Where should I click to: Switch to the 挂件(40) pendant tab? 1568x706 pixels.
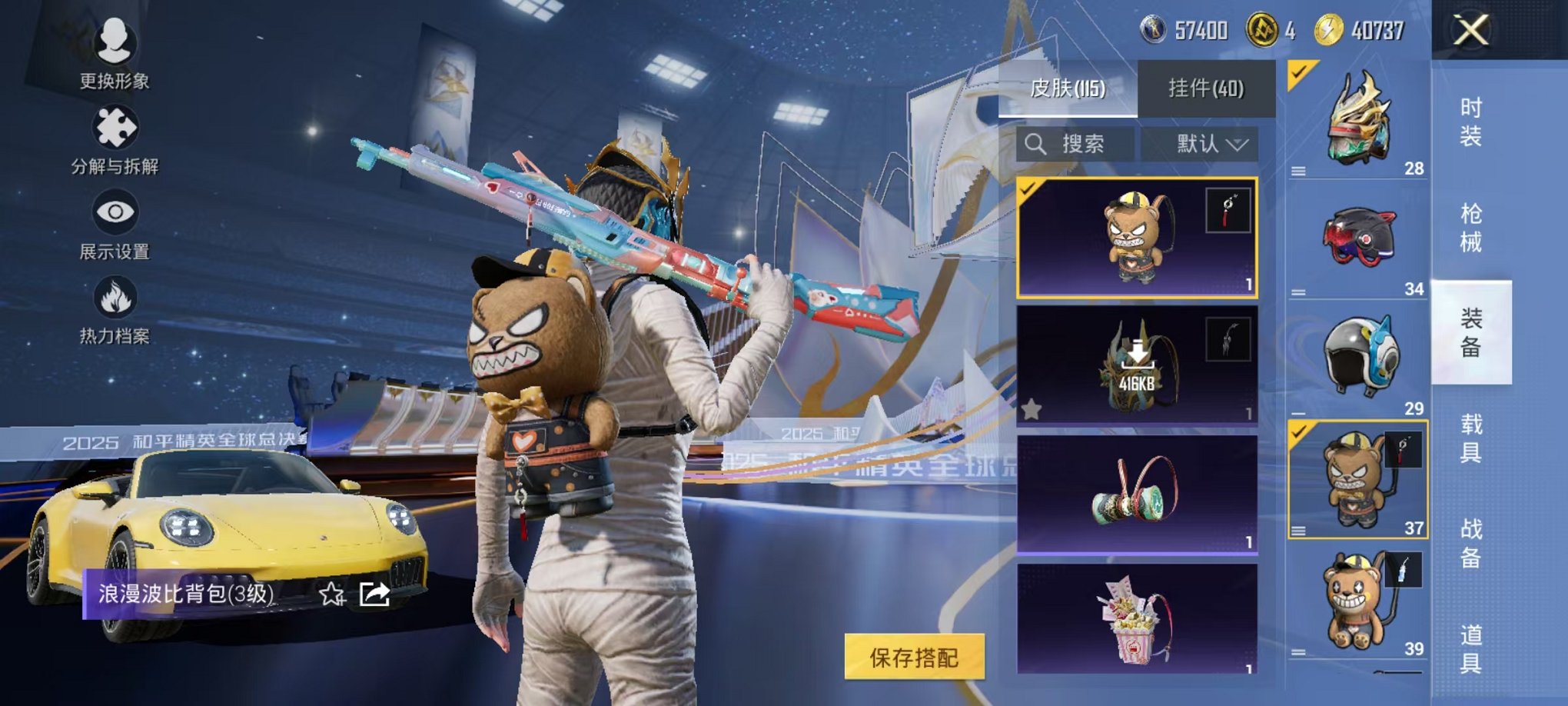click(x=1206, y=89)
